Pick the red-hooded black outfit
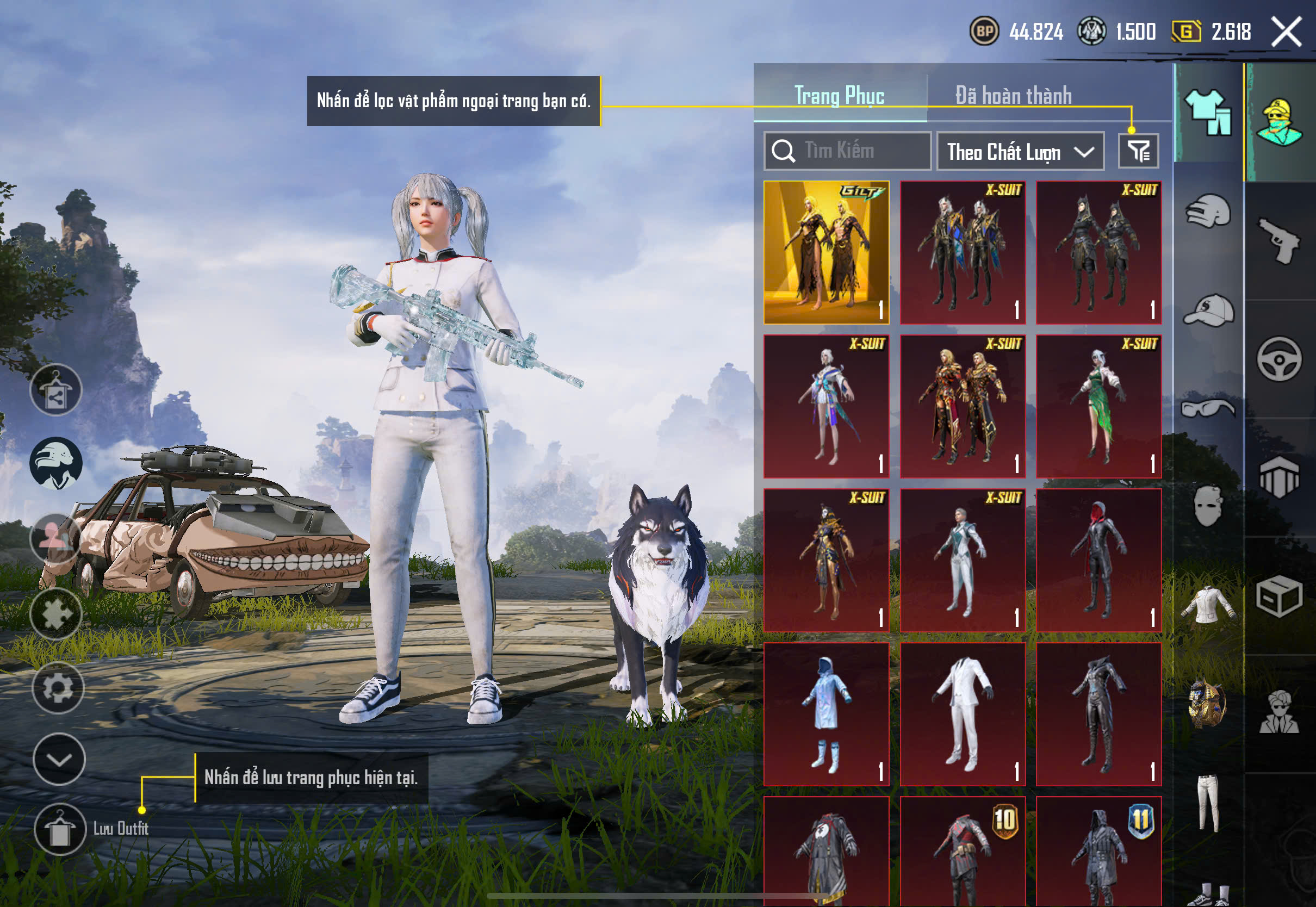1316x907 pixels. pos(1098,560)
